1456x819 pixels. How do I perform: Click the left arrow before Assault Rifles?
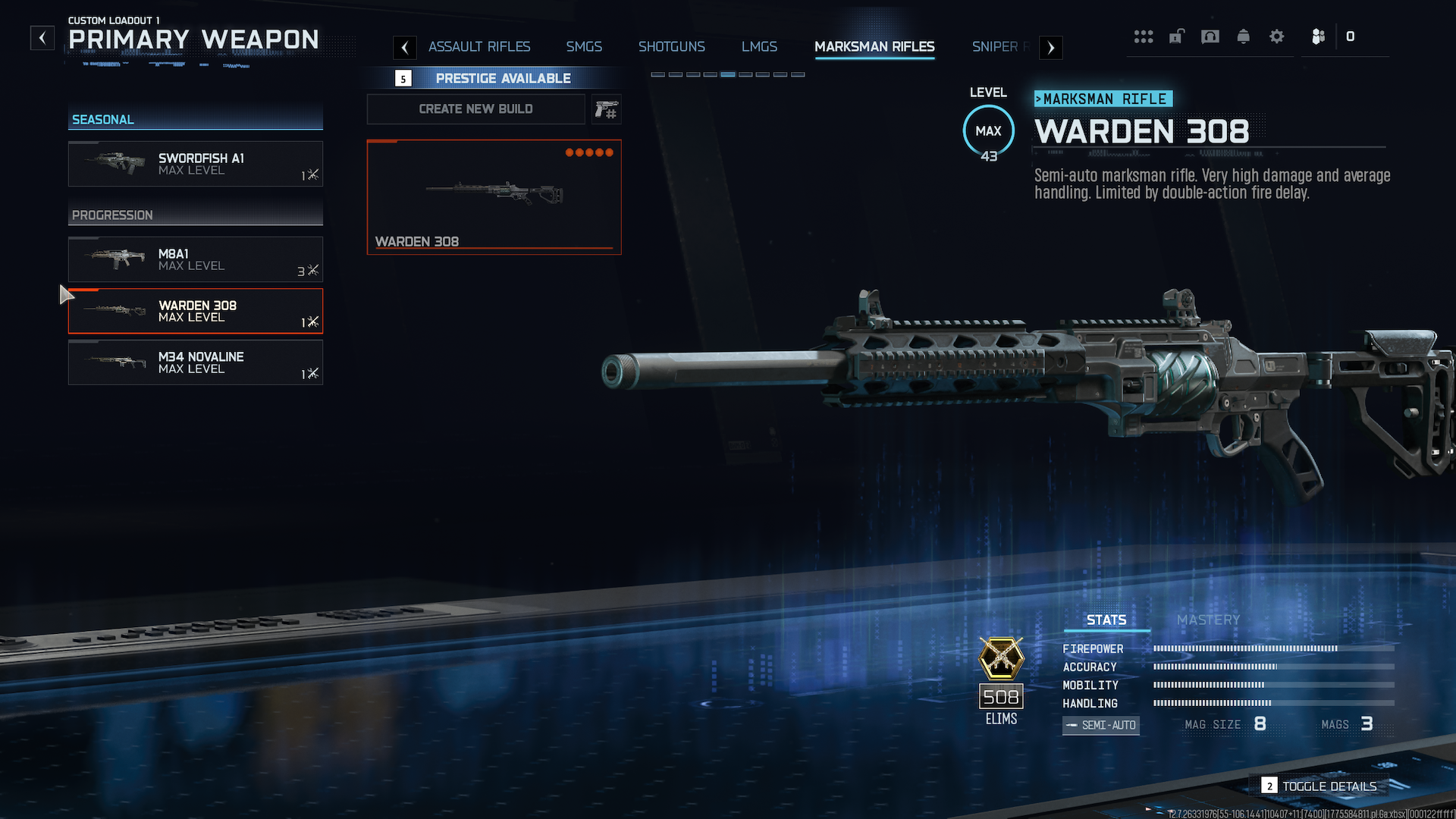click(x=405, y=48)
